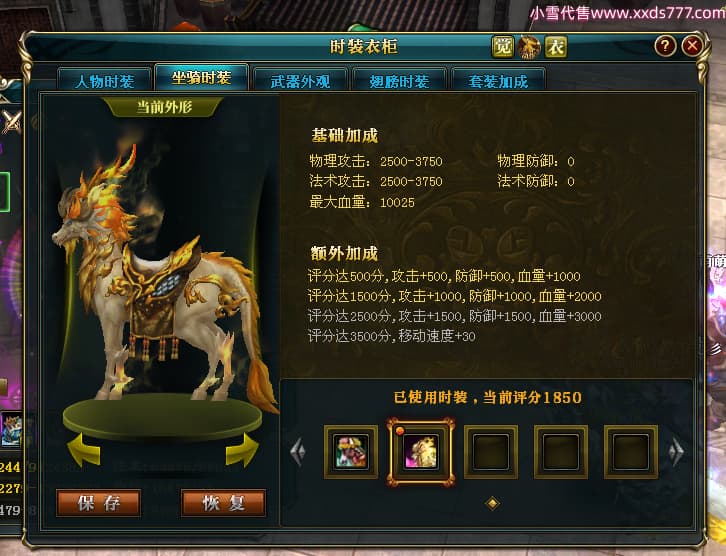View the 套装加成 set bonus tab
The width and height of the screenshot is (726, 556).
(497, 81)
